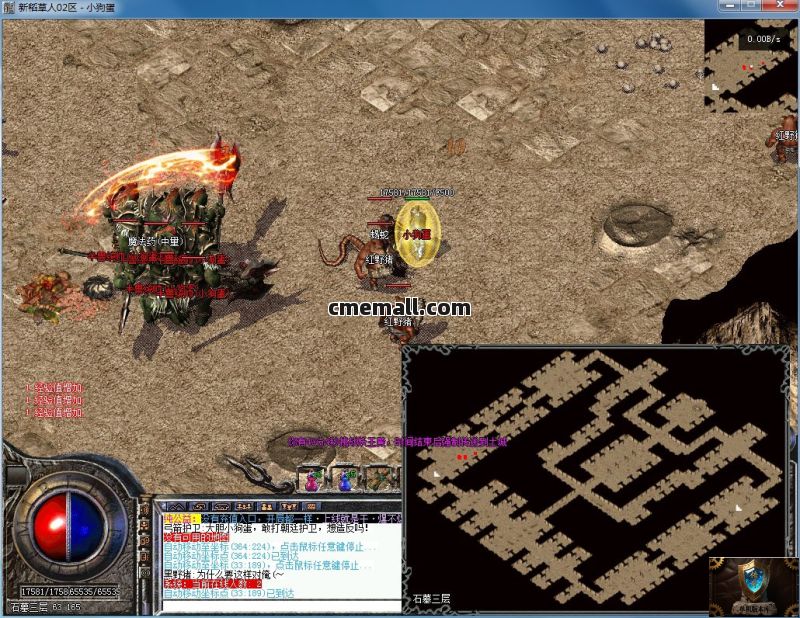The image size is (800, 618).
Task: Use the blue potion in the belt
Action: [x=347, y=480]
